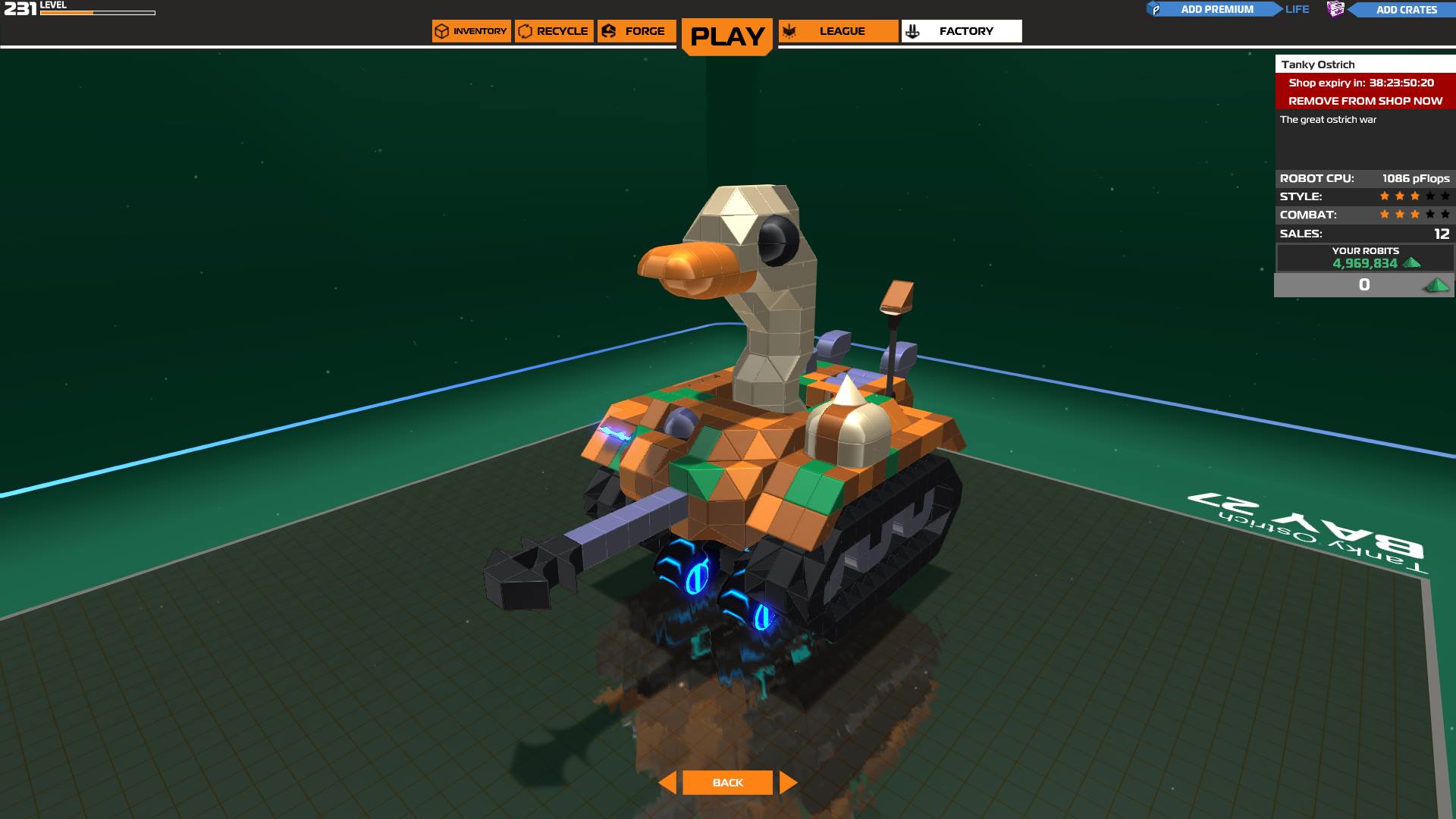Click the fourth star in the STYLE rating
The width and height of the screenshot is (1456, 819).
[x=1429, y=196]
